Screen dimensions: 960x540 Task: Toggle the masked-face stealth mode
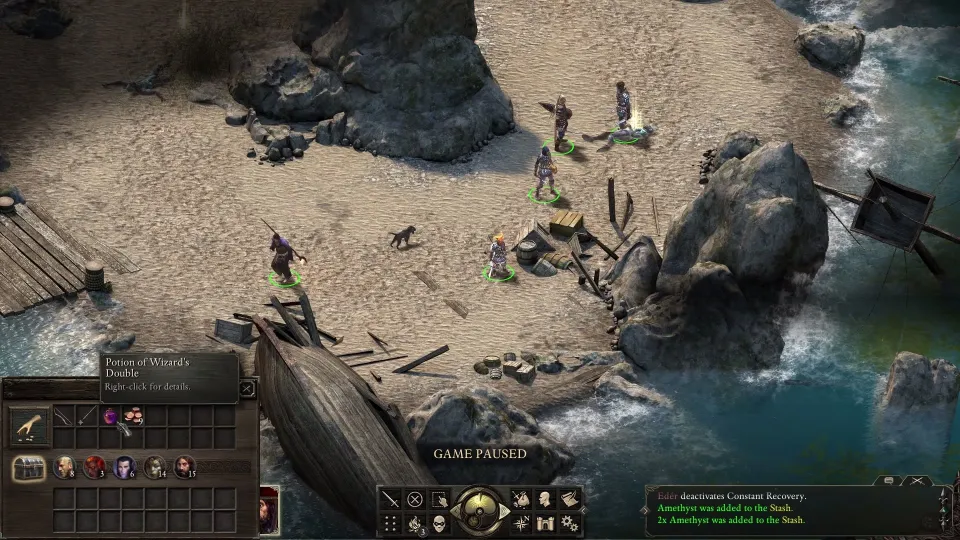coord(439,523)
